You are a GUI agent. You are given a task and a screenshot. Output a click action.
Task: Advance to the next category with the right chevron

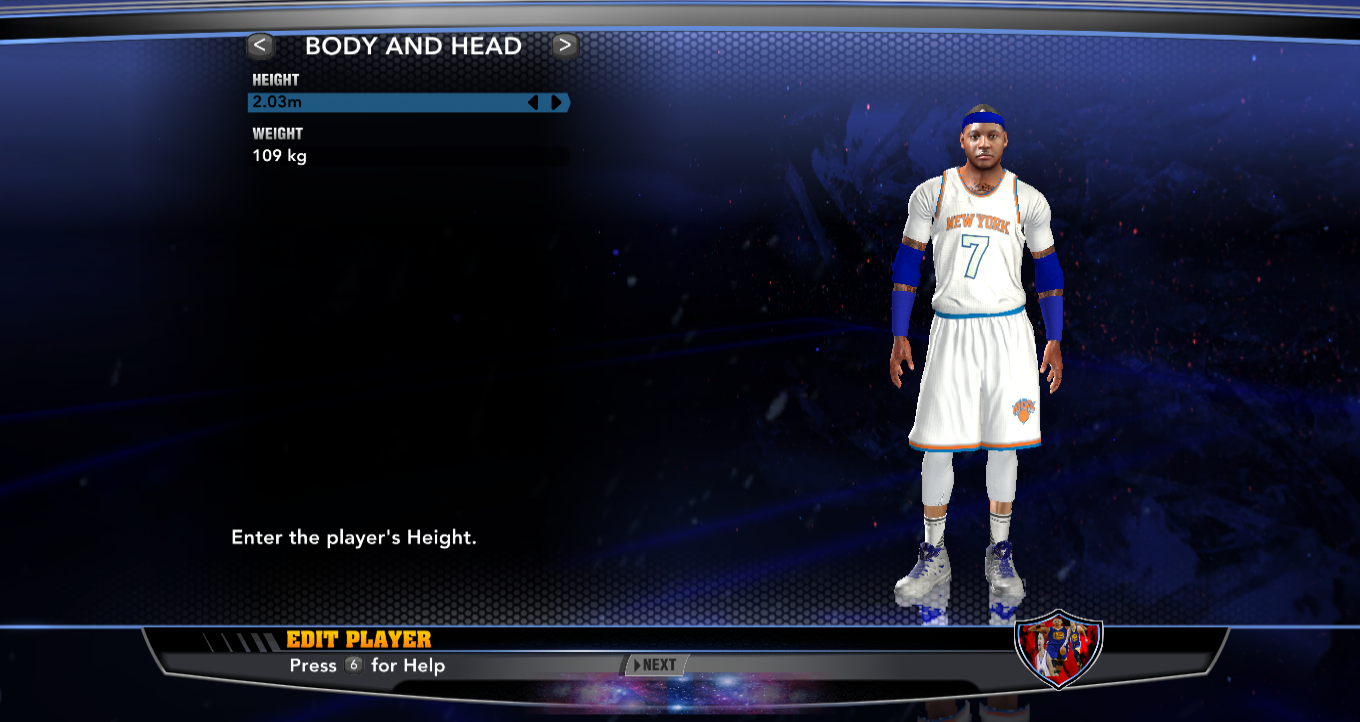pyautogui.click(x=563, y=45)
